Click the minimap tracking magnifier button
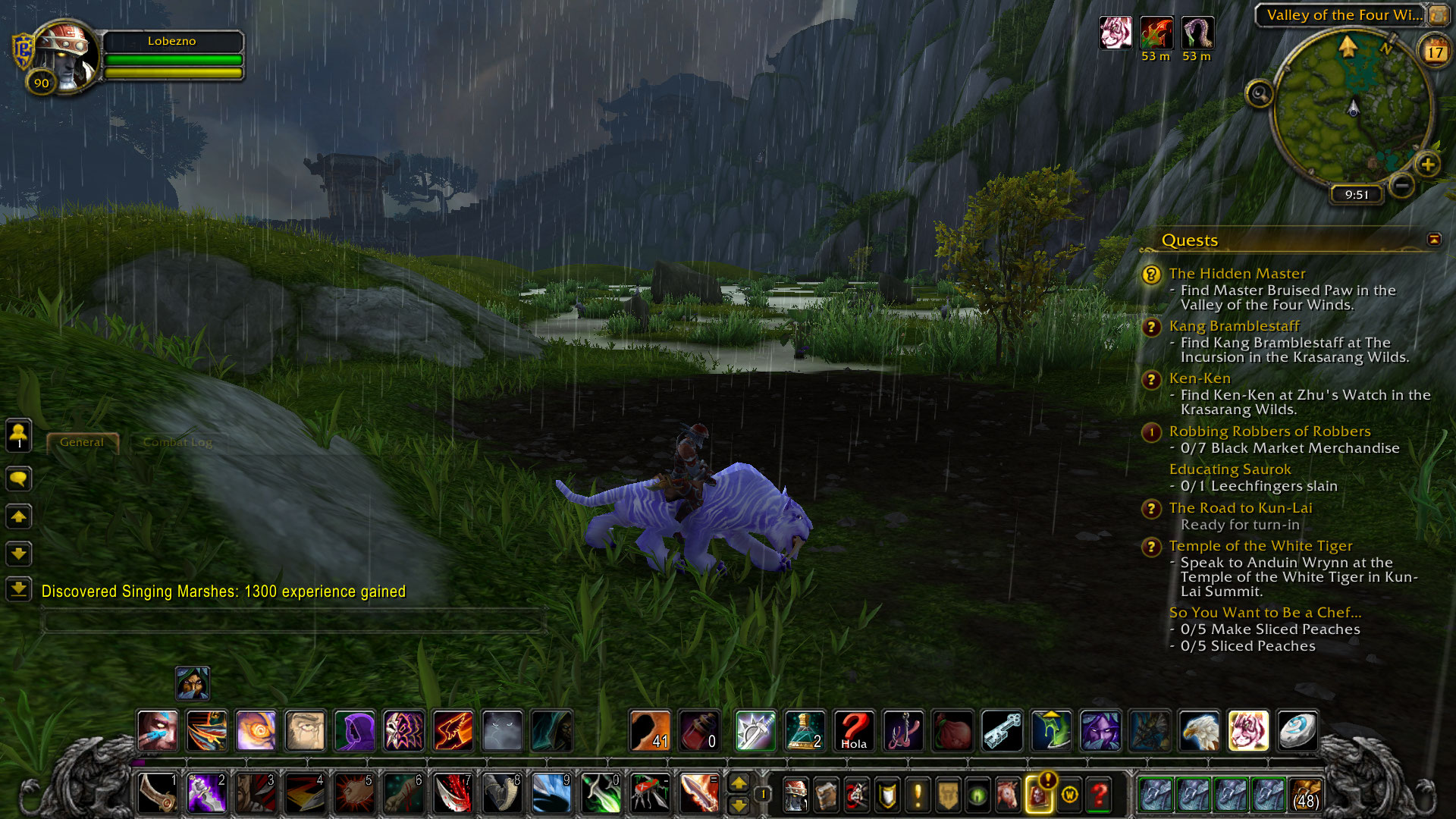 [x=1260, y=94]
